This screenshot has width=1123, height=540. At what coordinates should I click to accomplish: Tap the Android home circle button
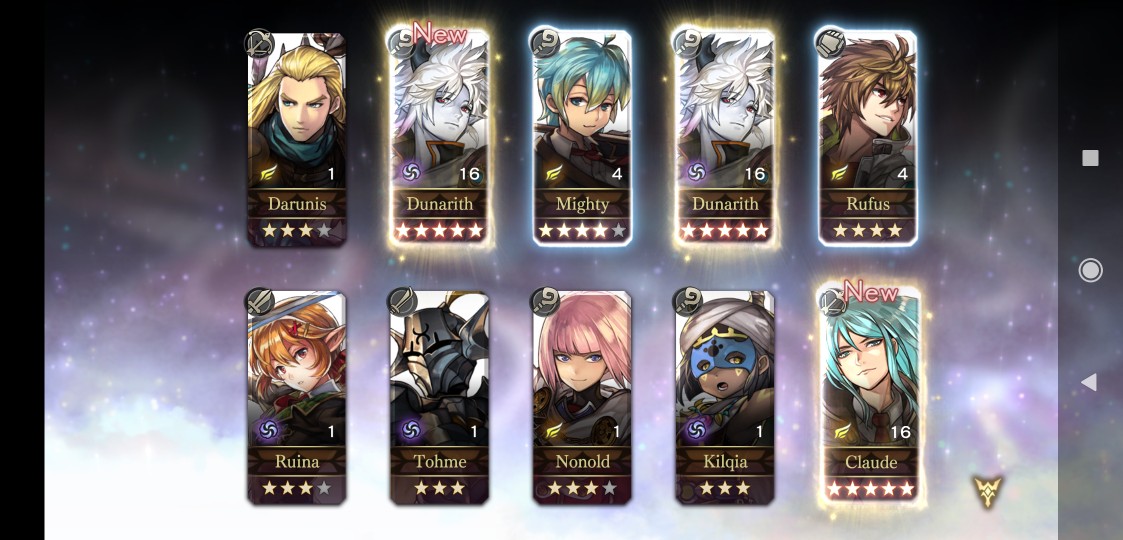click(1090, 270)
